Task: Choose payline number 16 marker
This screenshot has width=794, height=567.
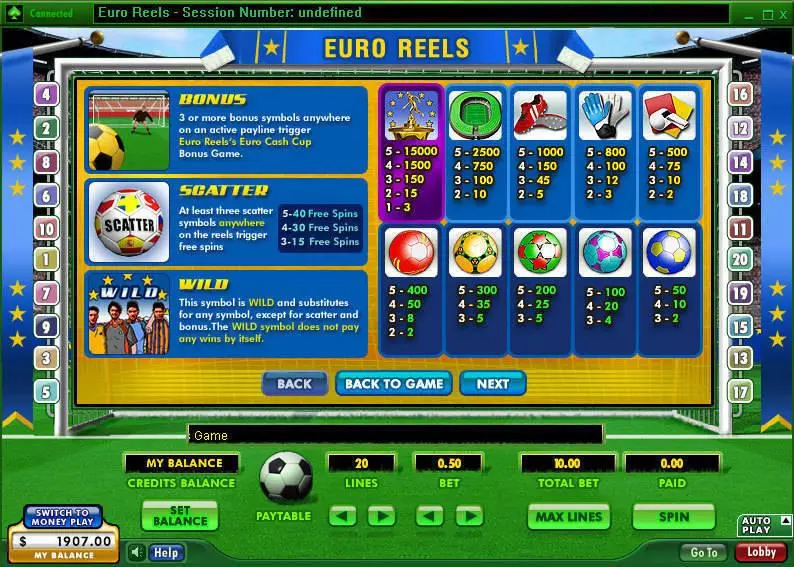Action: (x=739, y=94)
